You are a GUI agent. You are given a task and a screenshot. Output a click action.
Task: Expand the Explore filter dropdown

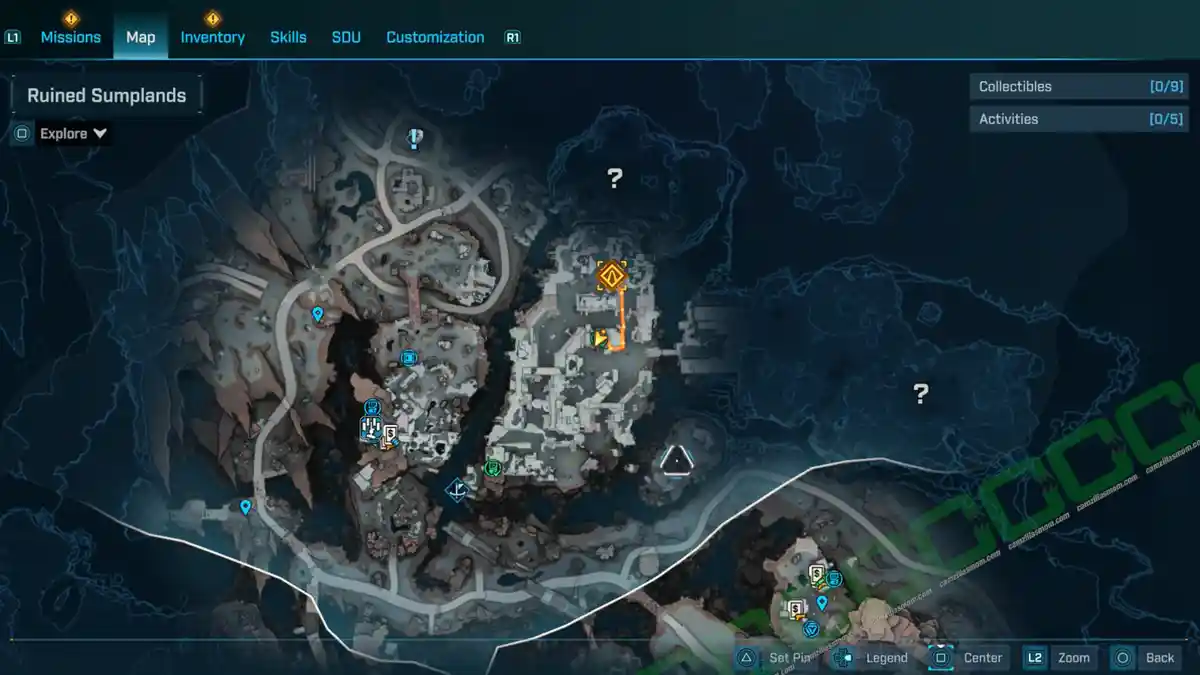point(73,133)
